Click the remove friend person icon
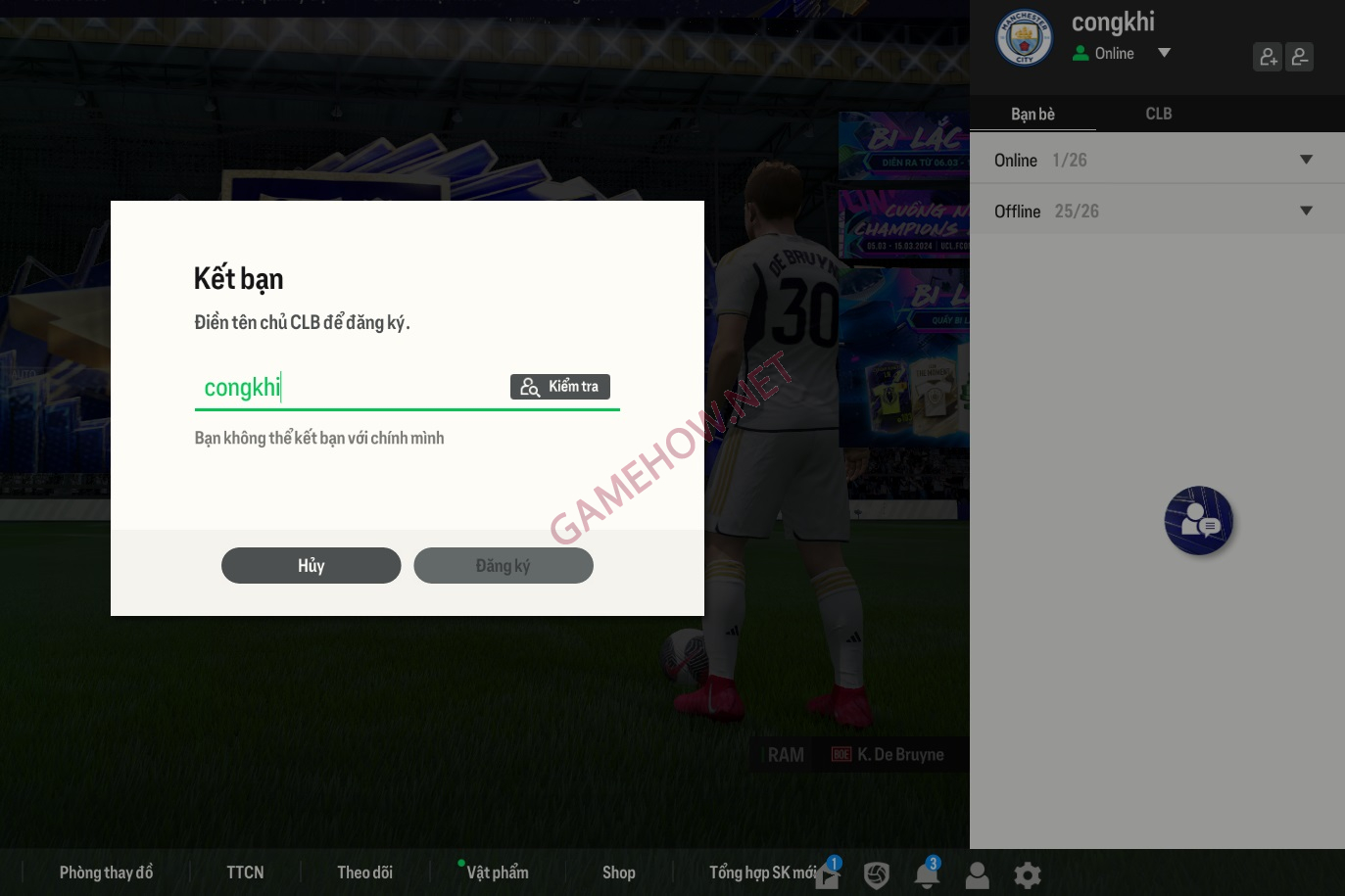This screenshot has height=896, width=1345. [1300, 56]
